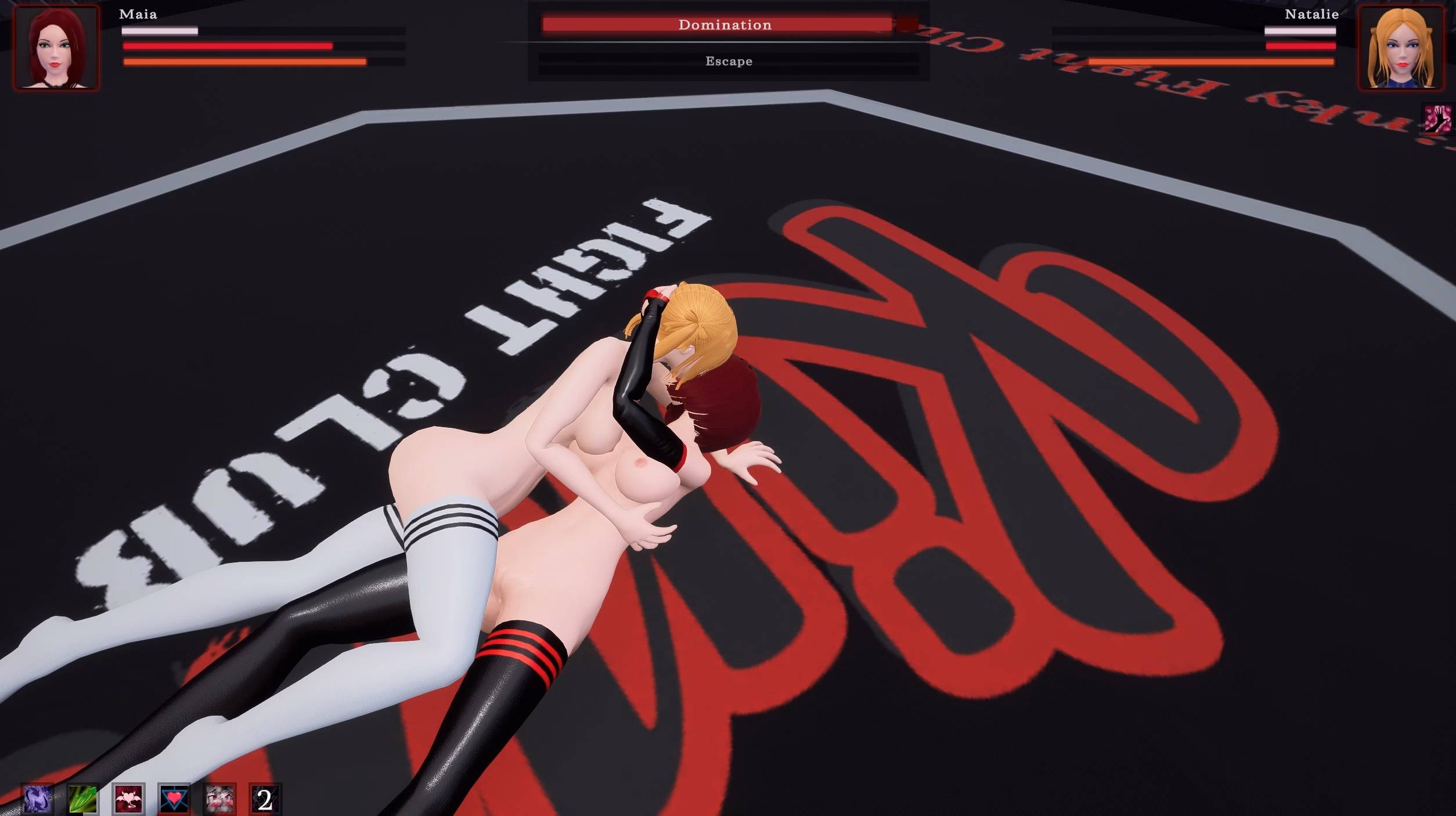Activate the green arrows stamina skill
1456x816 pixels.
click(82, 800)
